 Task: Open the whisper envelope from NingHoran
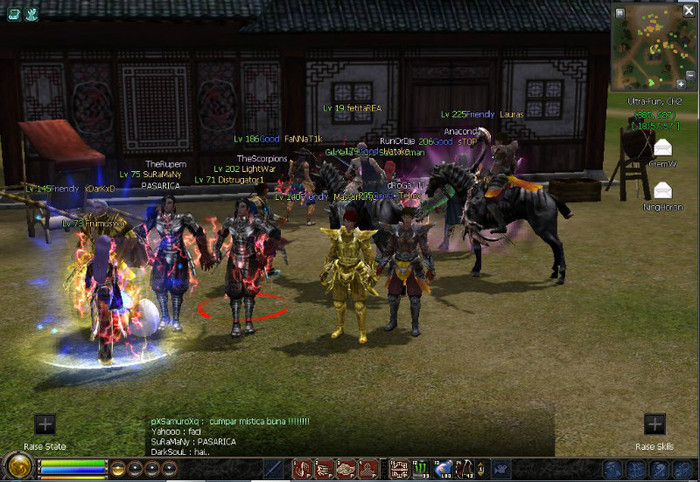click(662, 190)
